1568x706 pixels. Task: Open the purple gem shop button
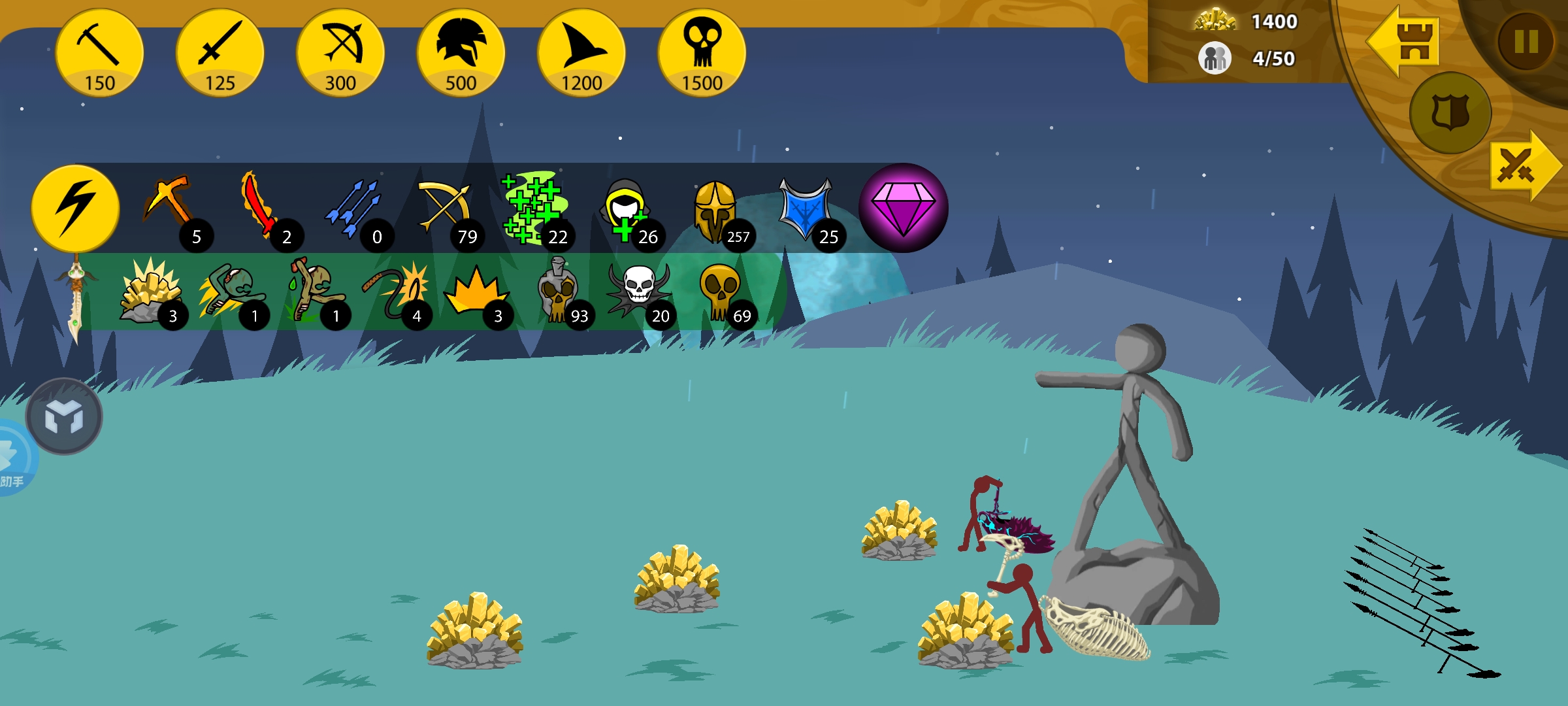point(903,208)
